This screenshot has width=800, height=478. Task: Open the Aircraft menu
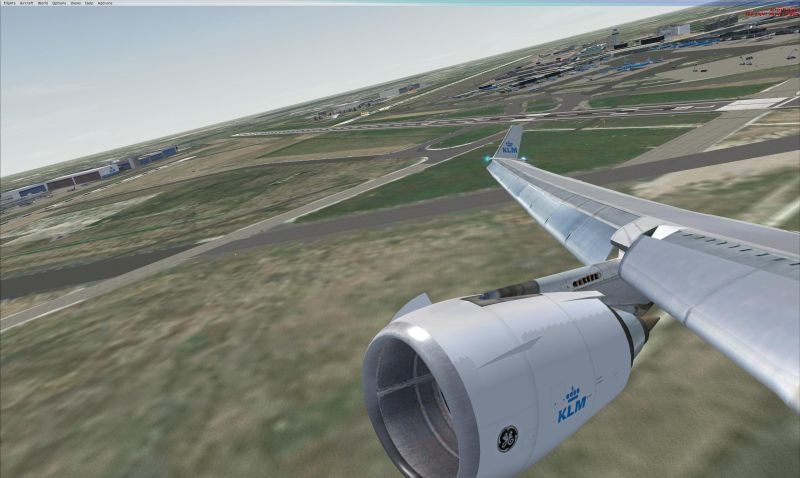tap(26, 3)
